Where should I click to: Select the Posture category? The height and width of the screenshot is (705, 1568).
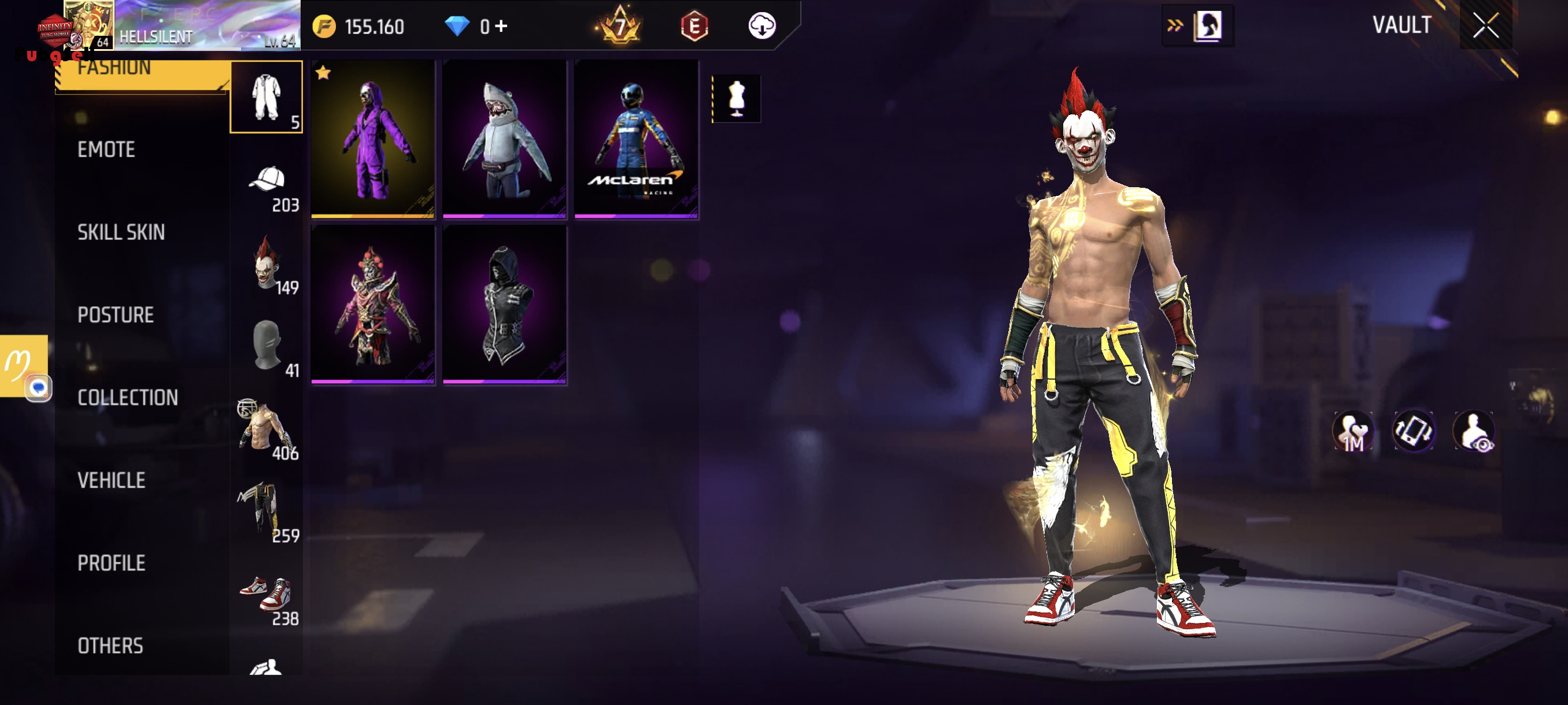(115, 315)
